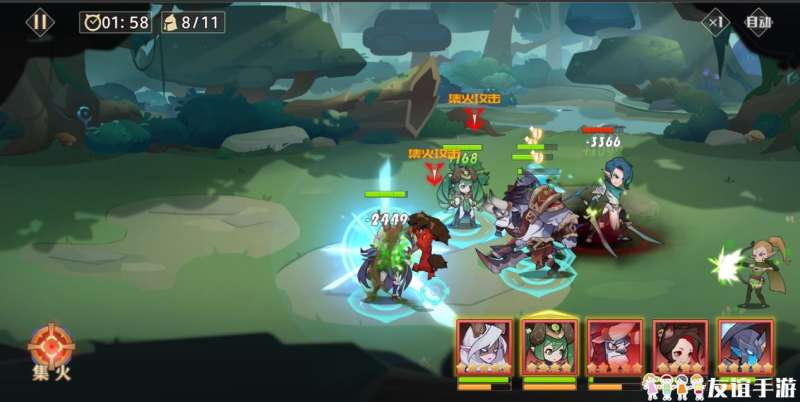Image resolution: width=800 pixels, height=402 pixels.
Task: Pause the battle
Action: 40,21
